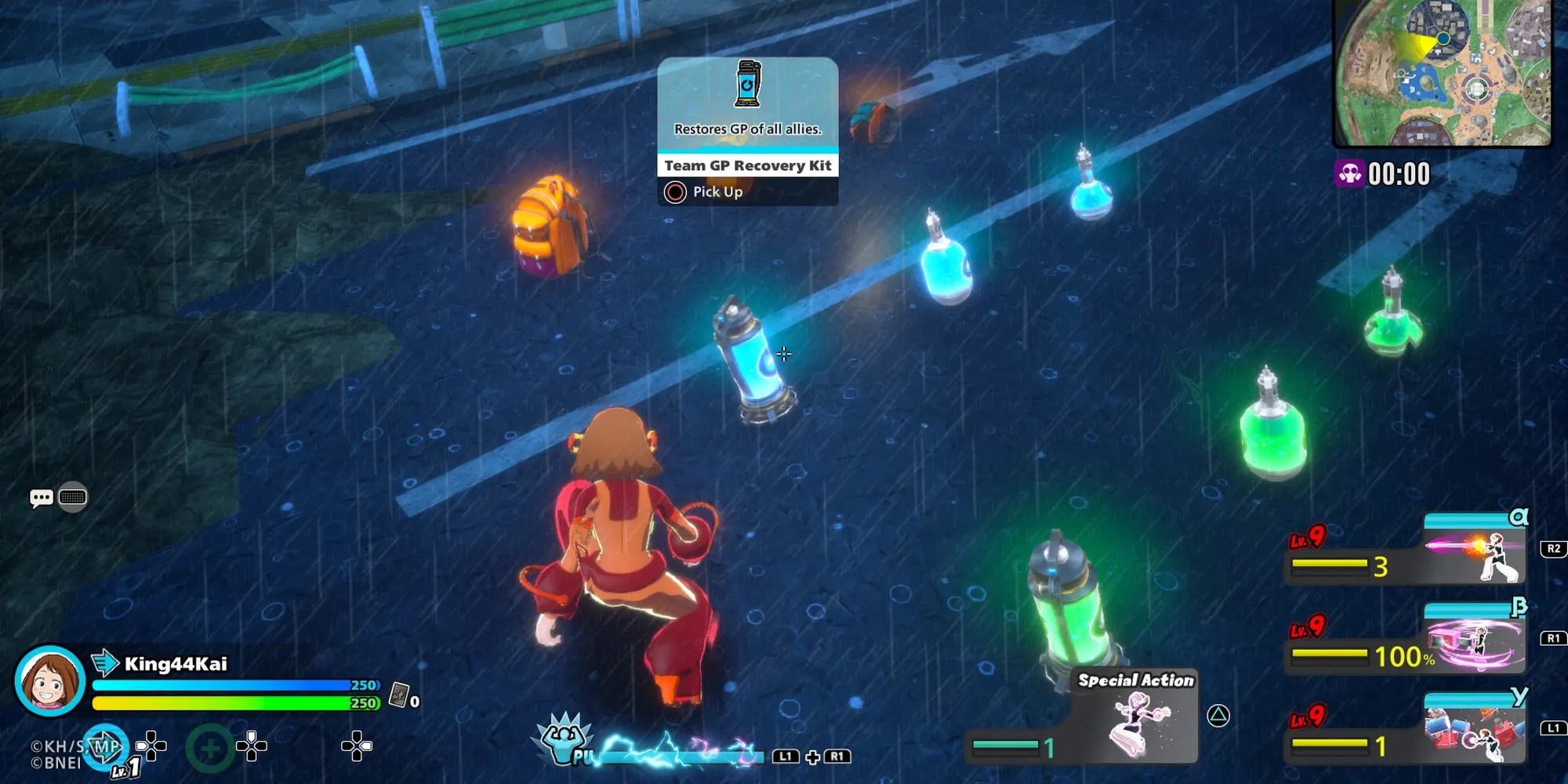Viewport: 1568px width, 784px height.
Task: Select the card item counter icon
Action: tap(400, 695)
